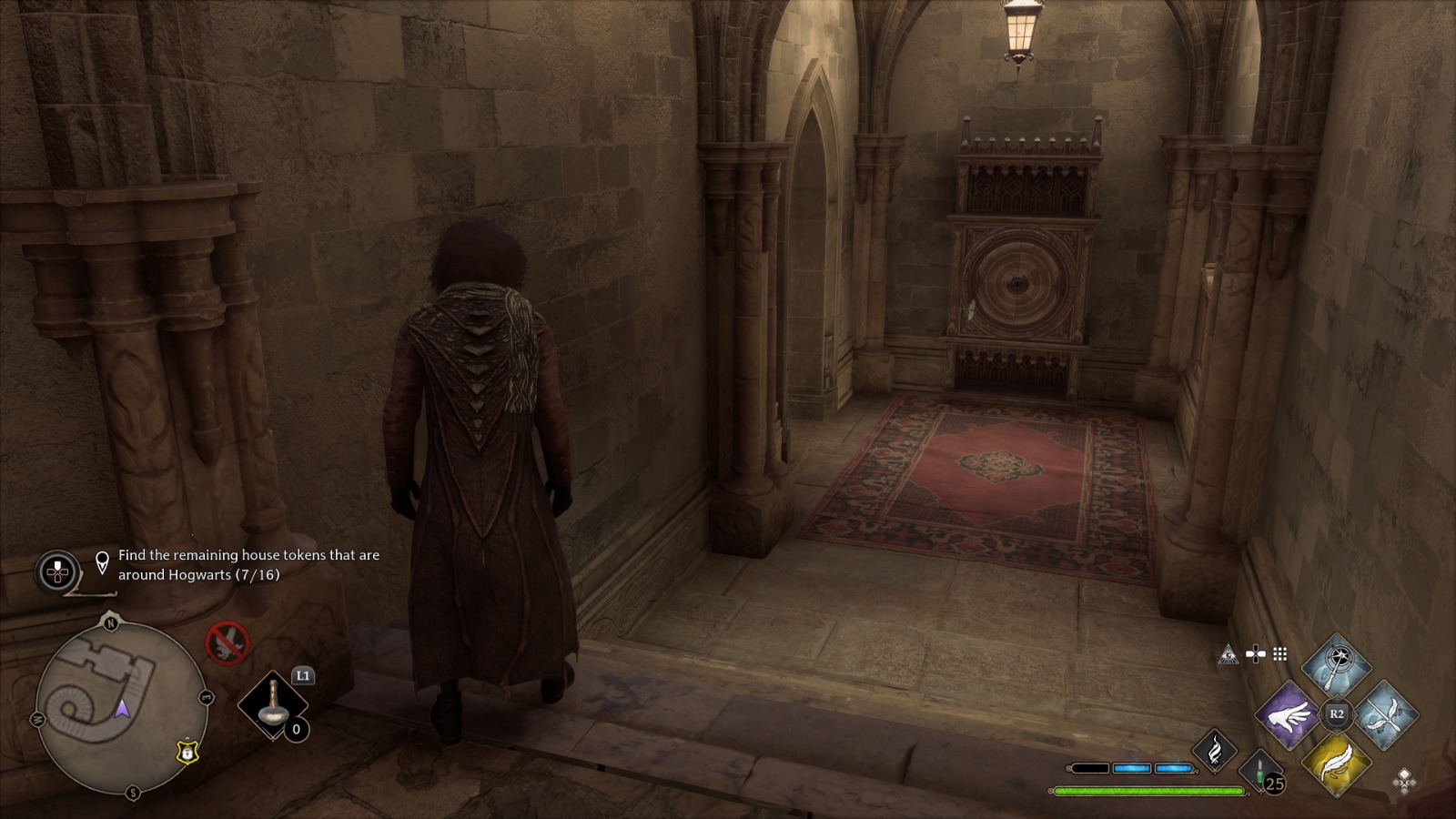Select the crossed-feather spell on the right diamond

1385,714
